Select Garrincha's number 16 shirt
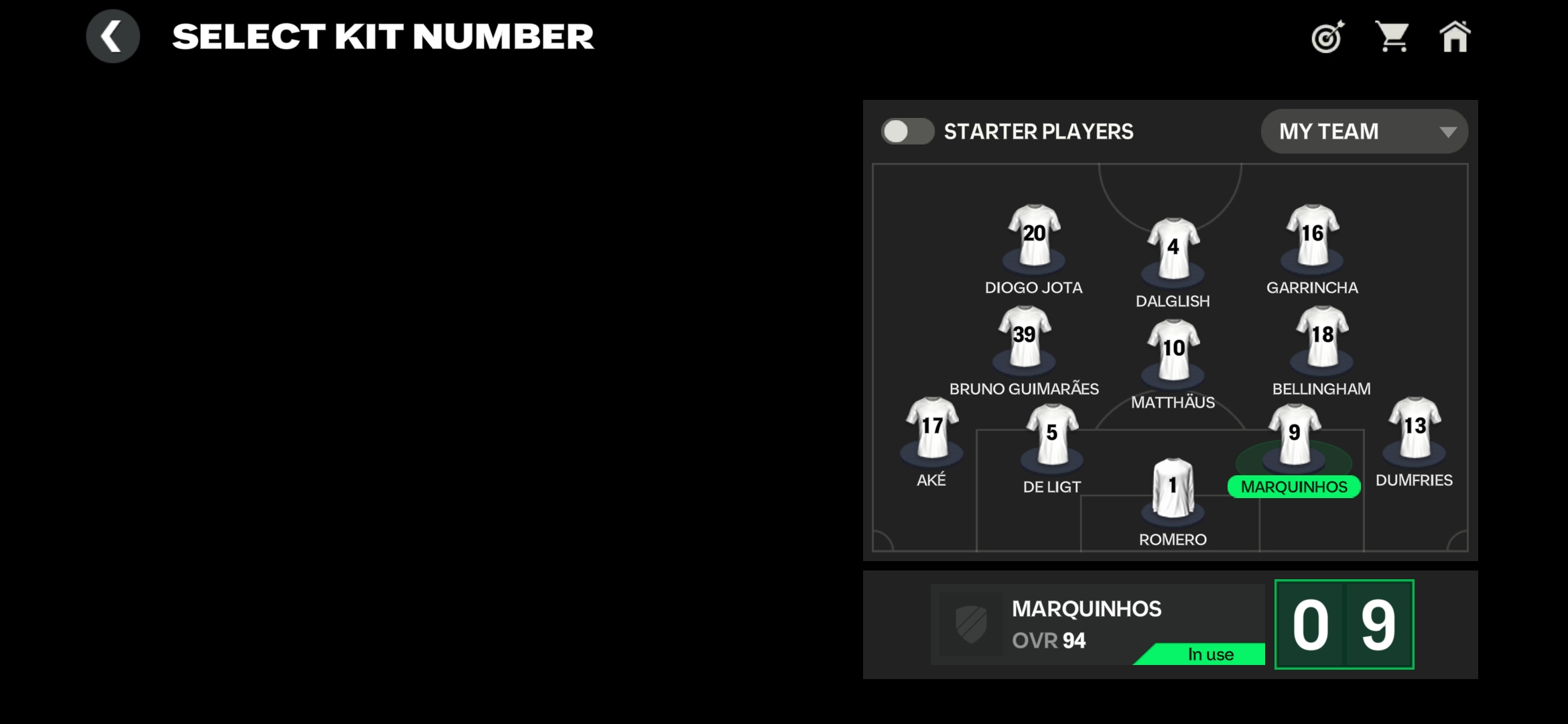Screen dimensions: 1568x724 click(x=1312, y=235)
